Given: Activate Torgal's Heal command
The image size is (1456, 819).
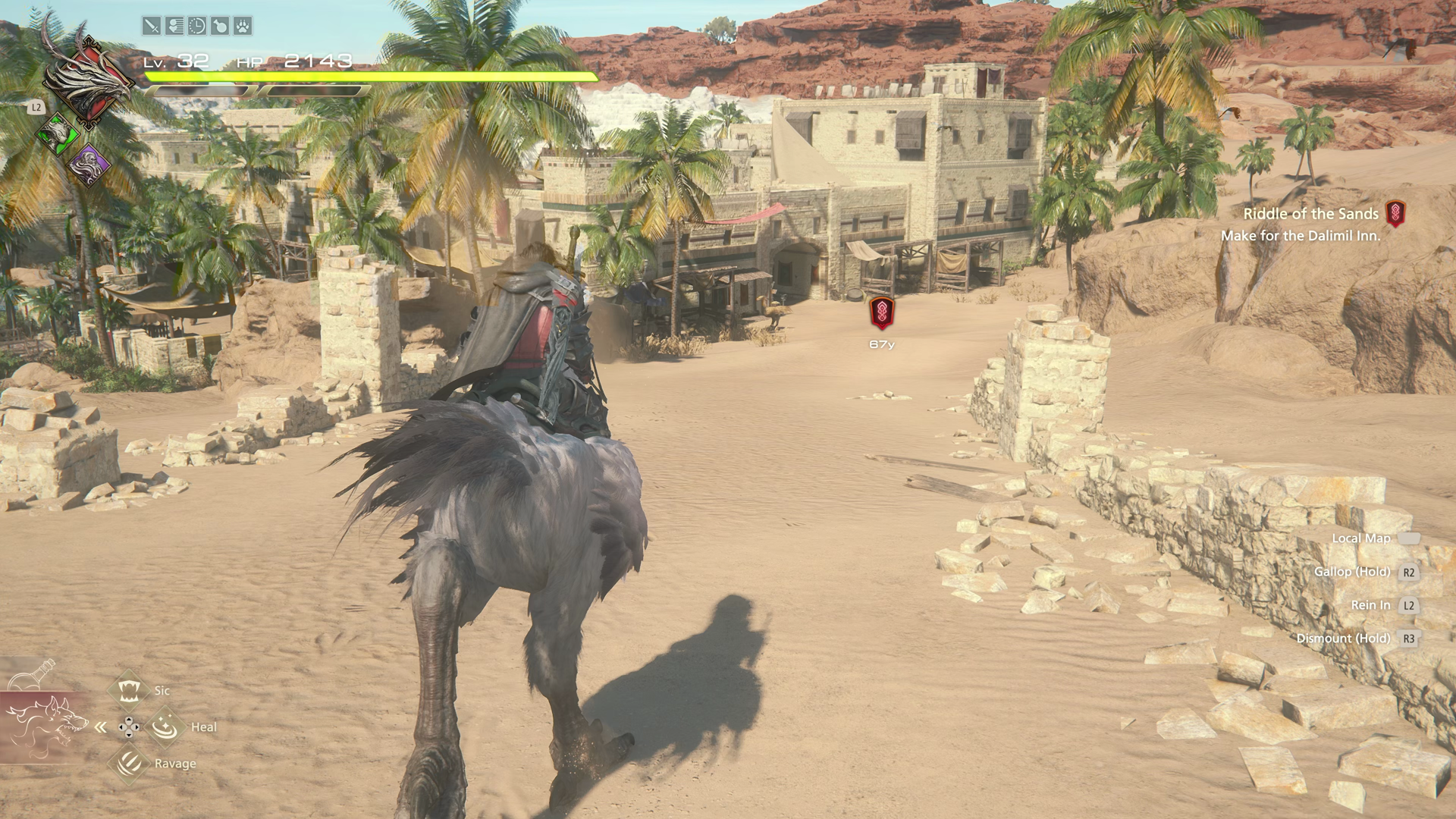Looking at the screenshot, I should (165, 727).
